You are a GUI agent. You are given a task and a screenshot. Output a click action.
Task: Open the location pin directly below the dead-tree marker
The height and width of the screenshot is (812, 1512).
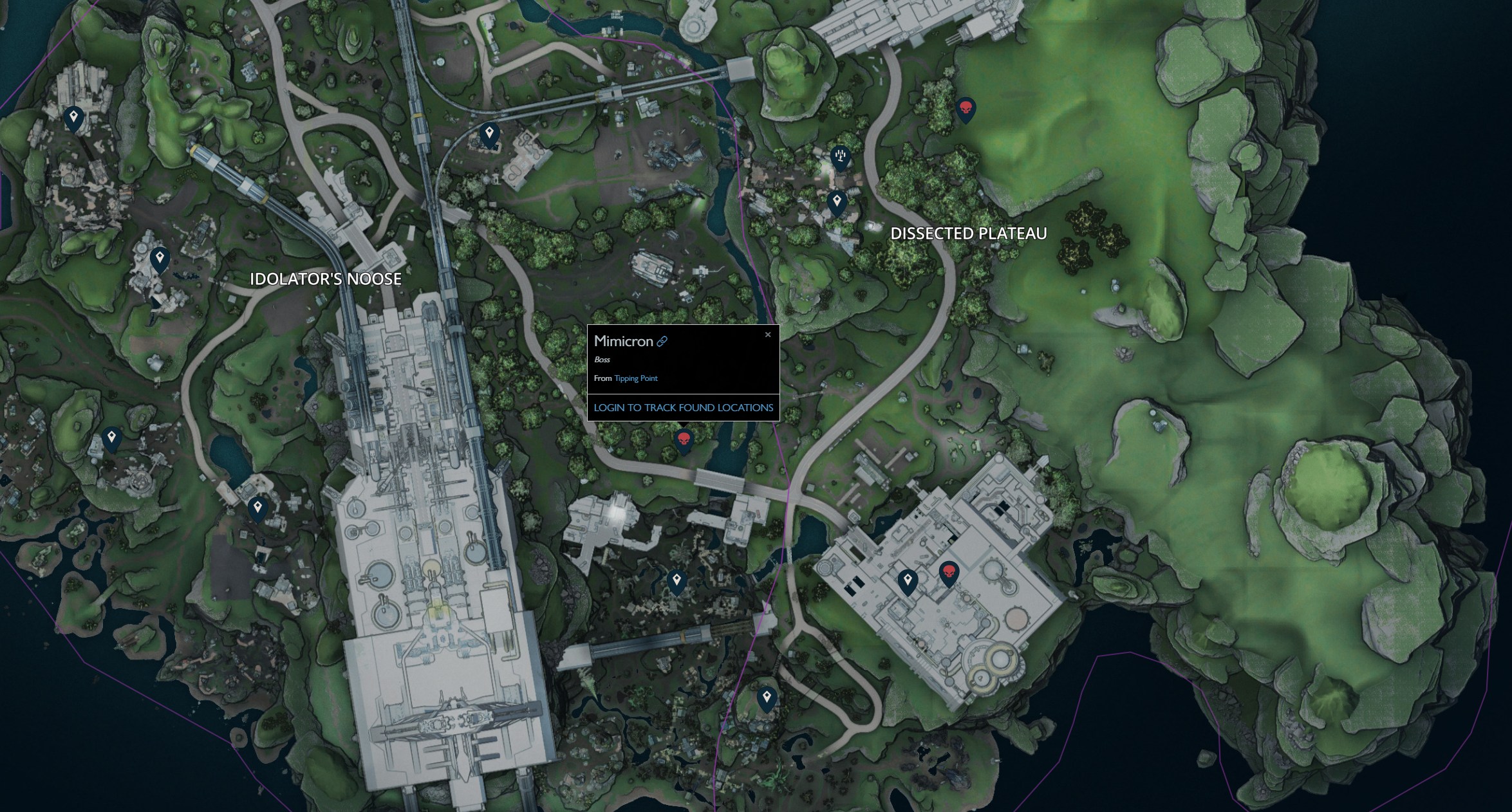click(x=837, y=202)
